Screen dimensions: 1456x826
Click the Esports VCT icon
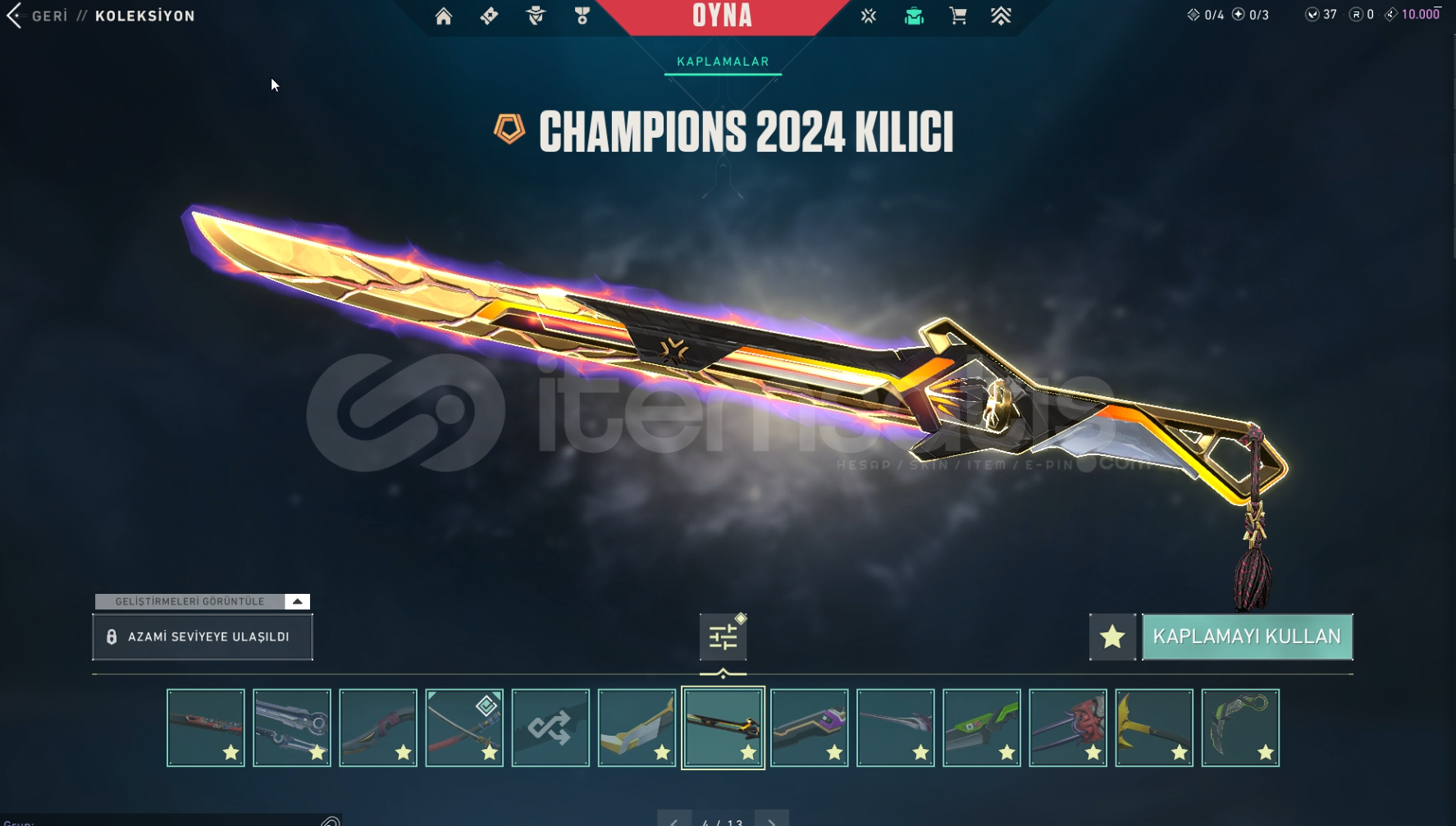point(868,16)
